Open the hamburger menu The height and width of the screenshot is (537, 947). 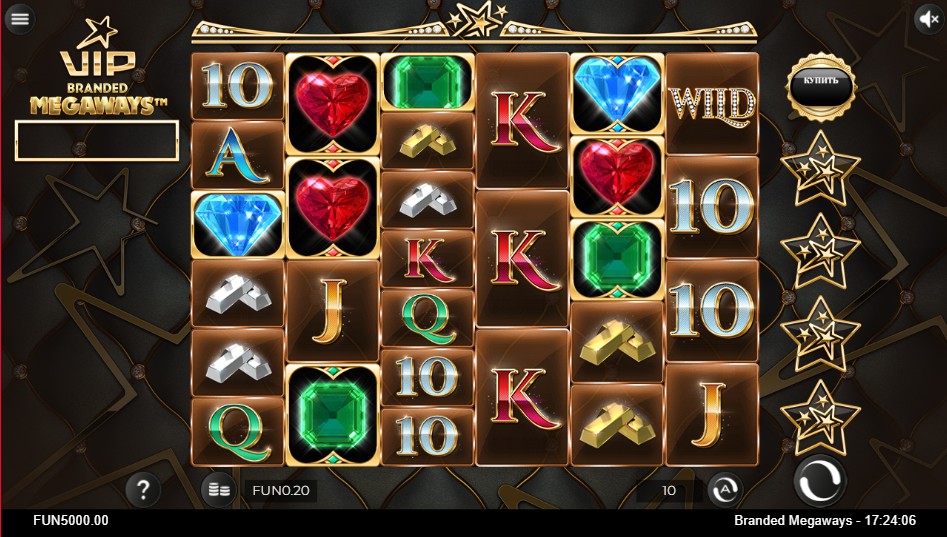click(x=19, y=19)
